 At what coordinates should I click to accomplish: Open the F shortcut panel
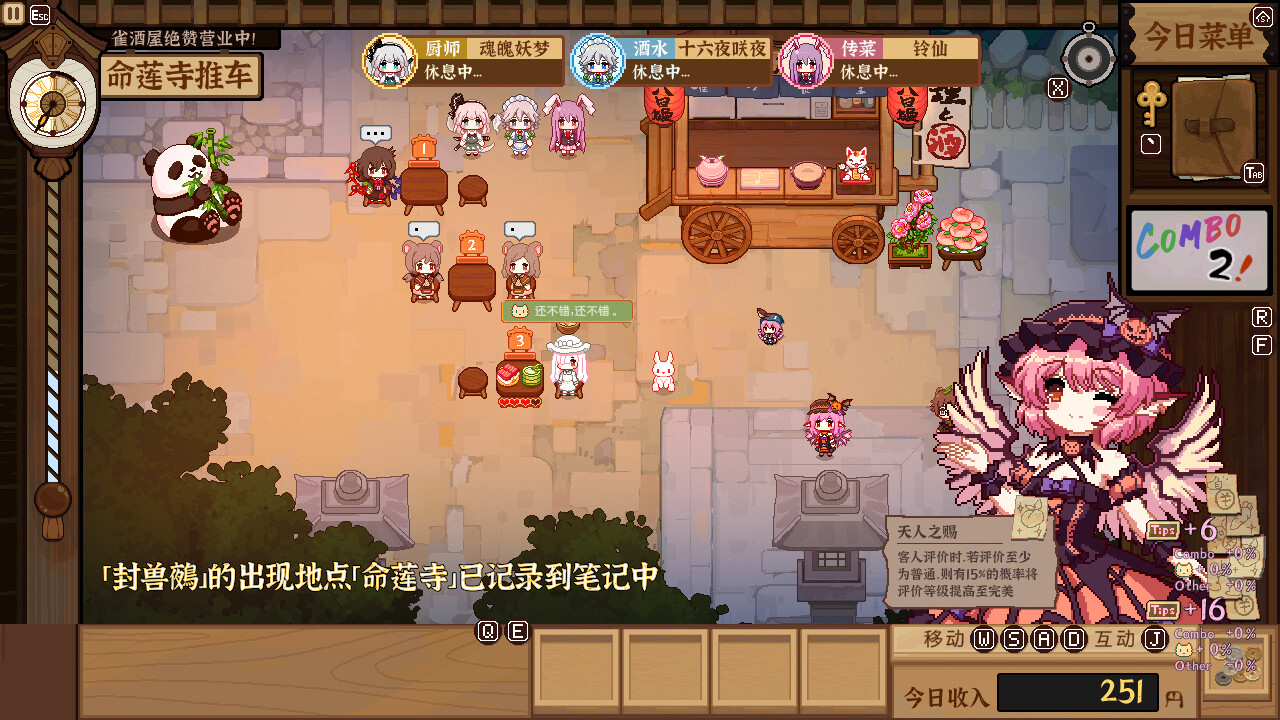(1261, 344)
